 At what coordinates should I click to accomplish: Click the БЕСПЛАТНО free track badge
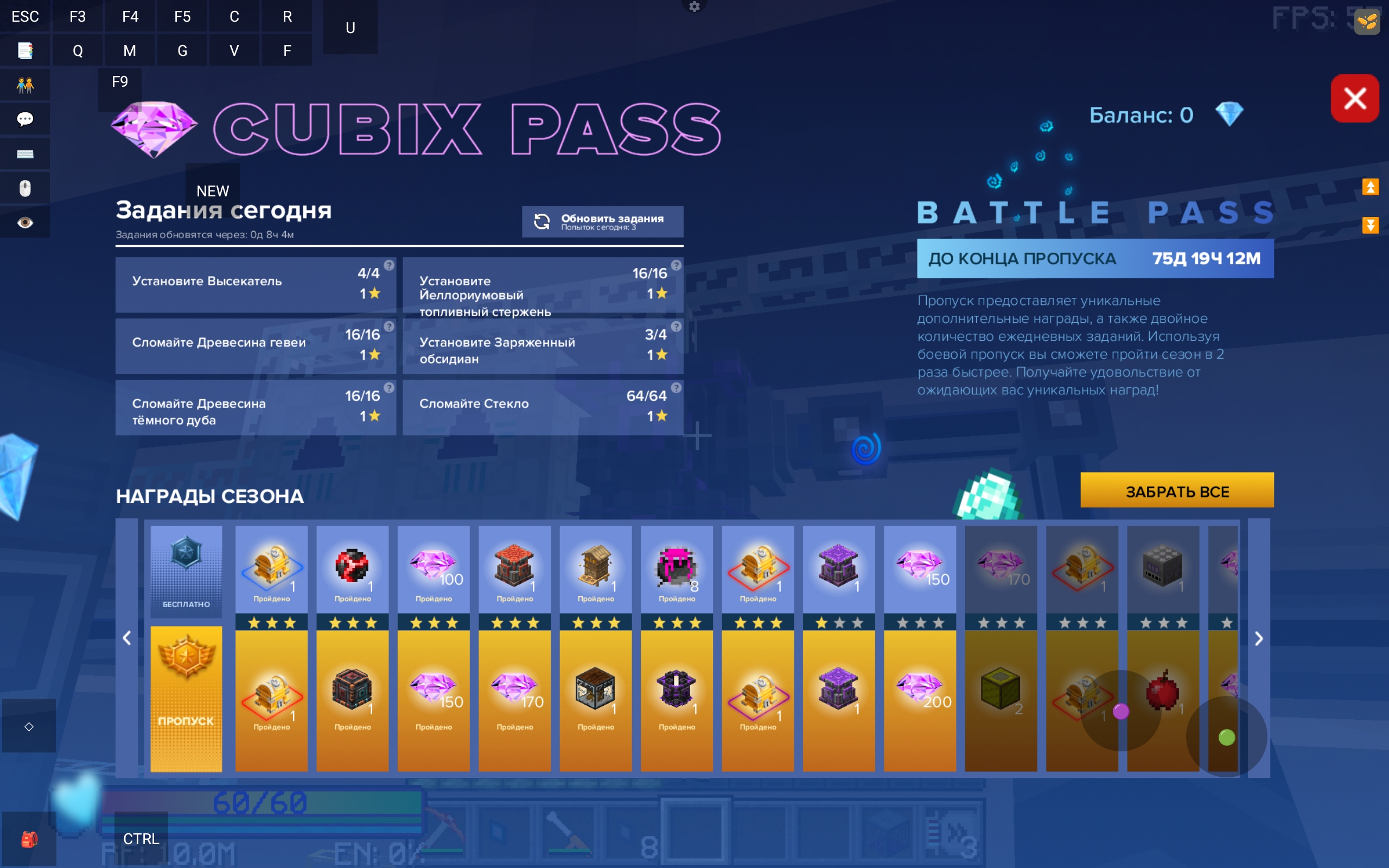186,571
